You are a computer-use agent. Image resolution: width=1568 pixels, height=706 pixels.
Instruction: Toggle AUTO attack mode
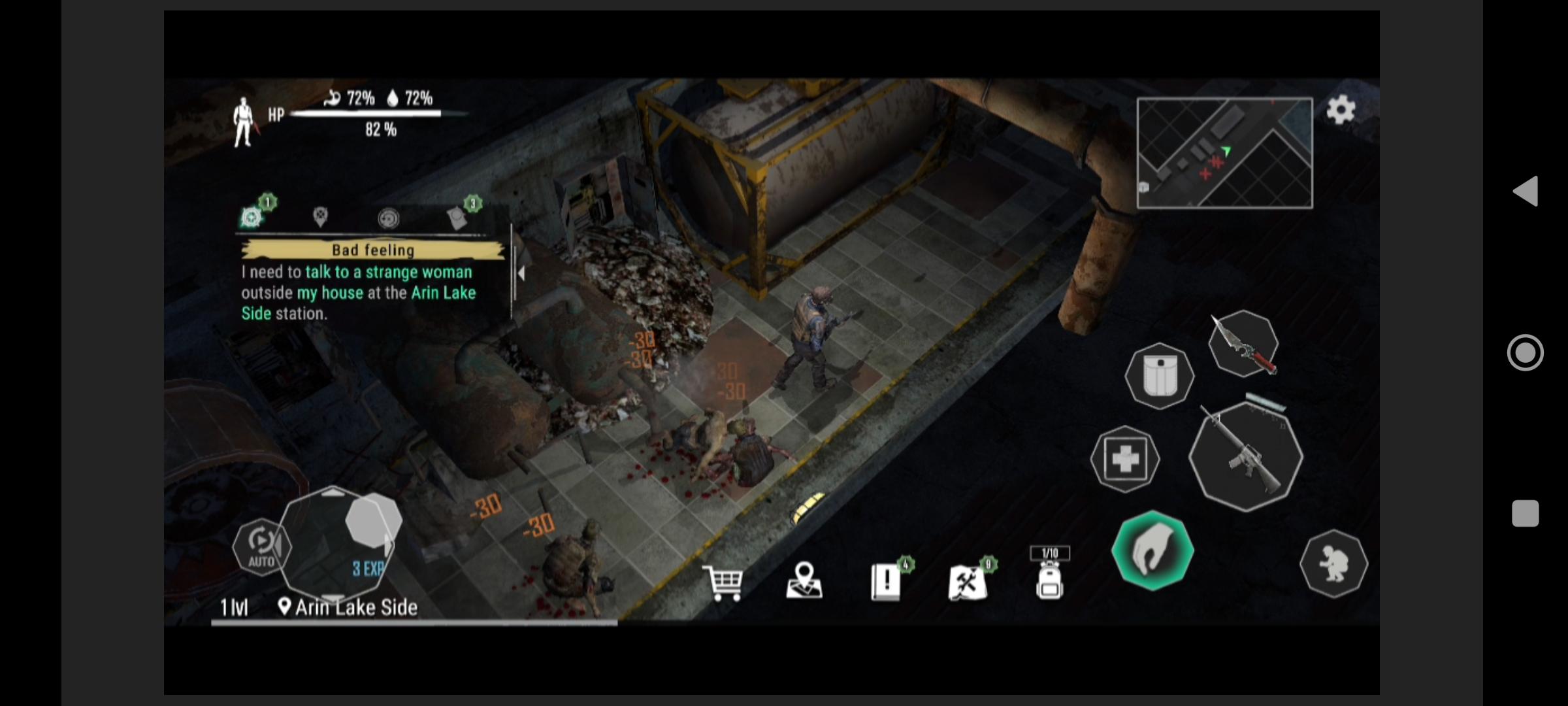(261, 546)
